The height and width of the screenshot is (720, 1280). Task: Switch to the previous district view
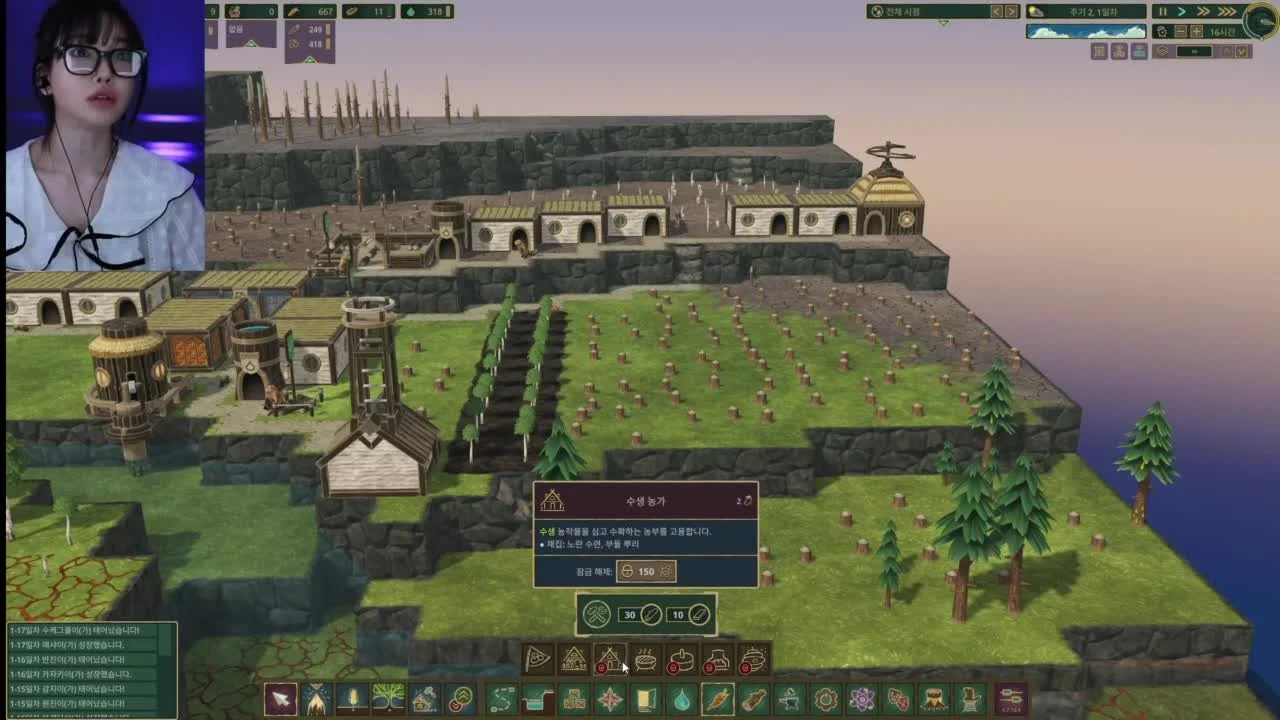pos(996,11)
